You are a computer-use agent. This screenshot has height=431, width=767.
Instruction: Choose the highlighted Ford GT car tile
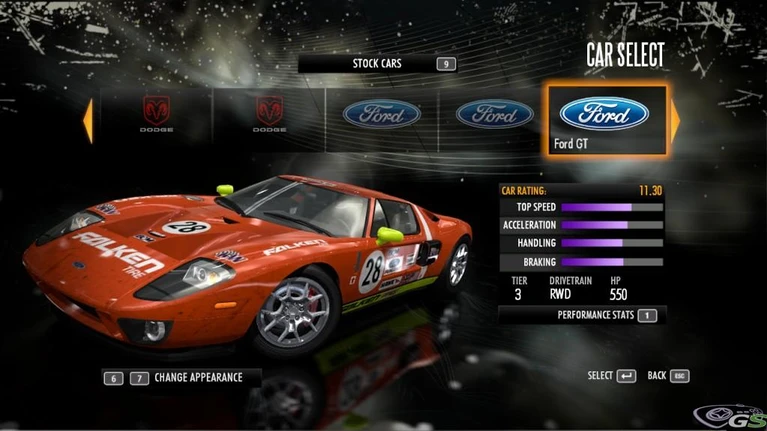604,119
